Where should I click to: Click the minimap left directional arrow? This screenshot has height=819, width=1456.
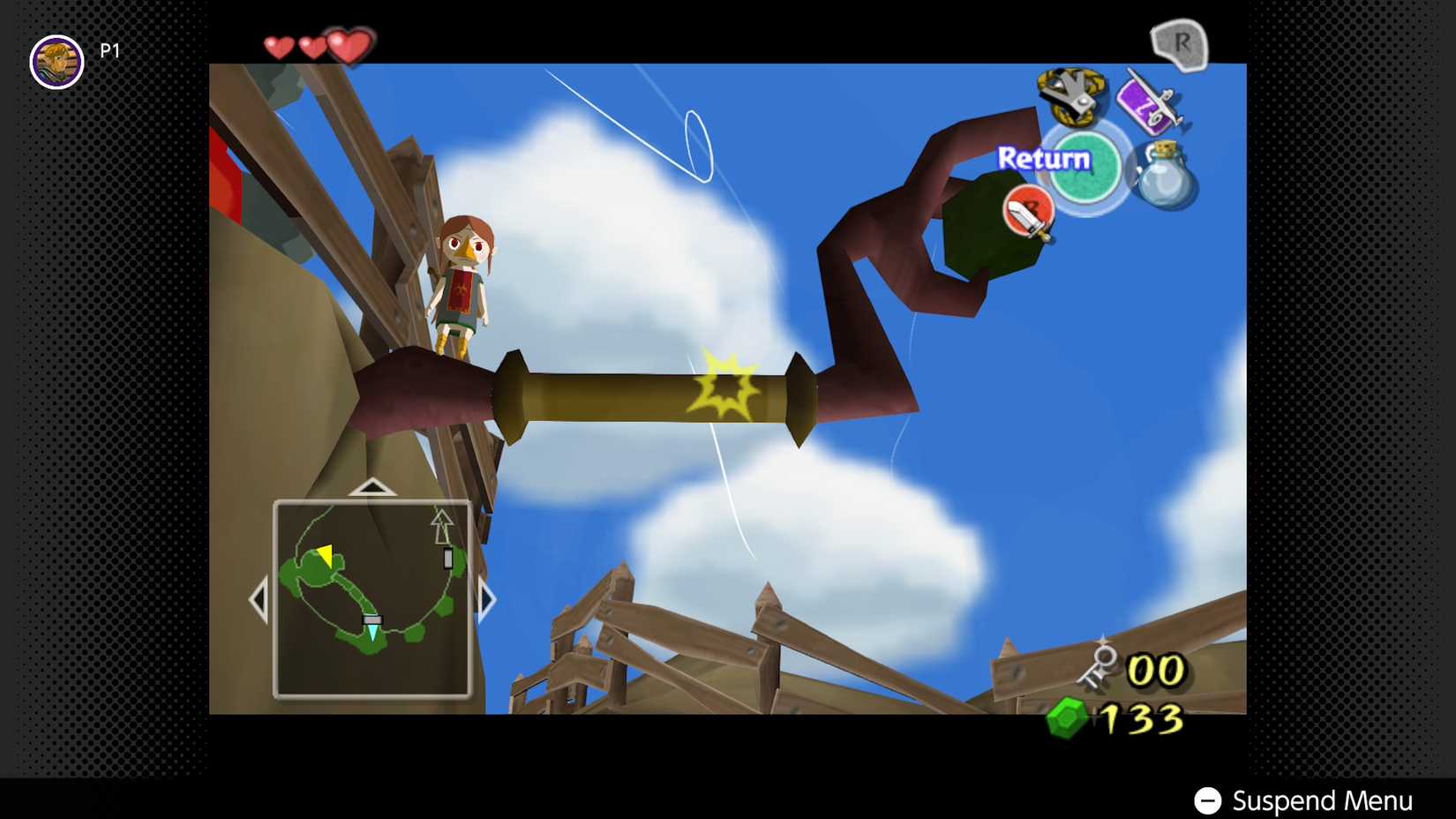[x=260, y=597]
